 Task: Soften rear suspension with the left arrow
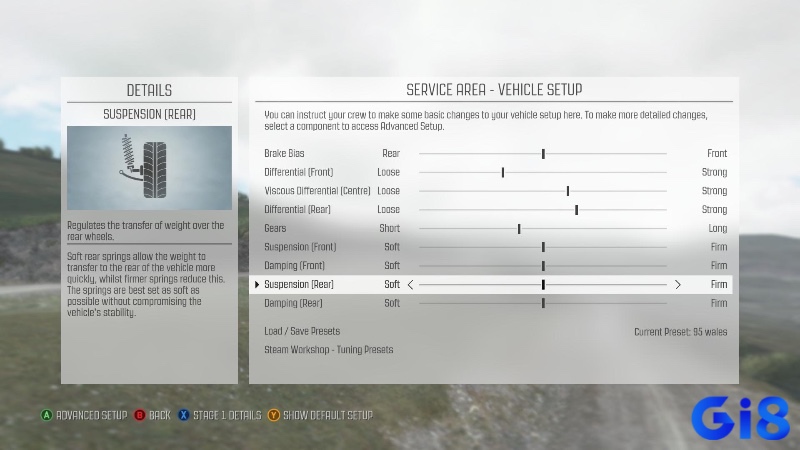coord(410,285)
